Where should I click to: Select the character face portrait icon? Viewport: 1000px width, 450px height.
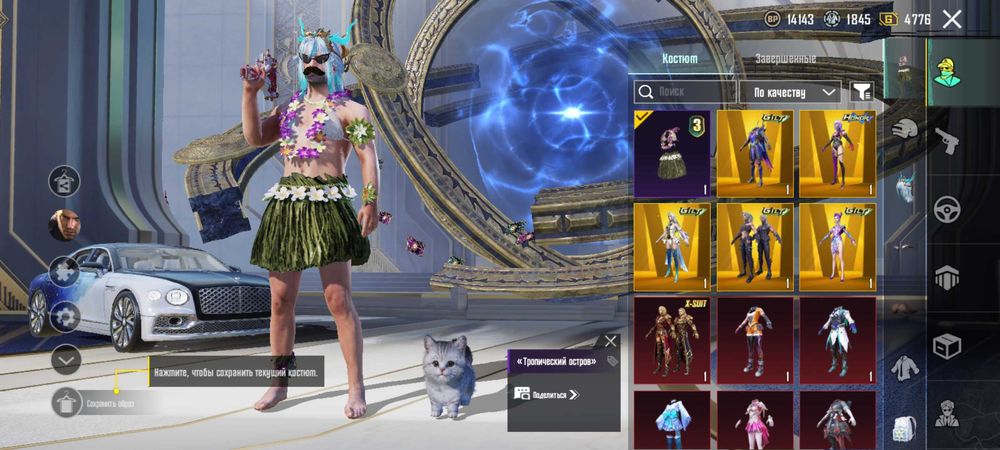tap(65, 224)
